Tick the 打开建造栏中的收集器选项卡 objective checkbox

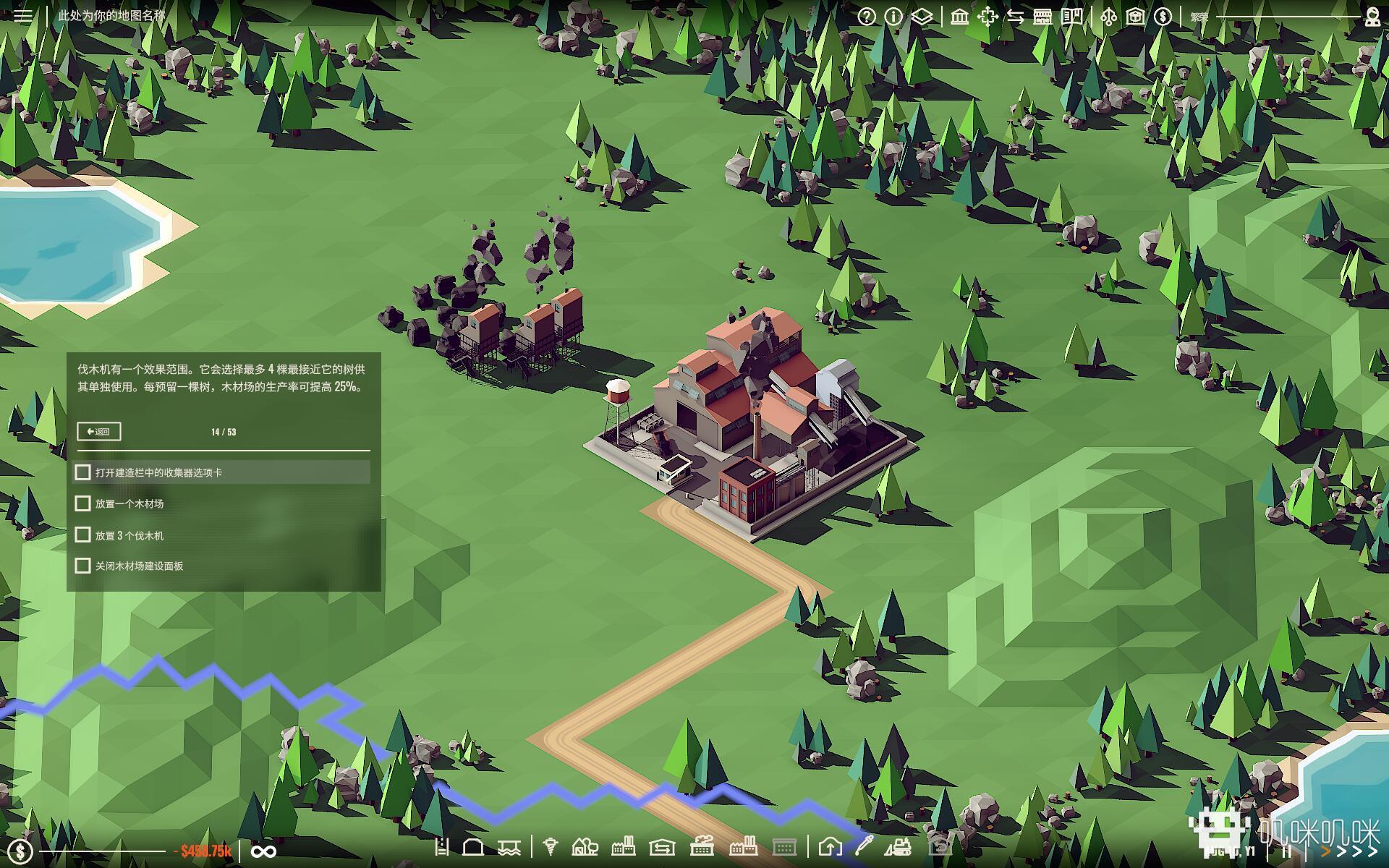[83, 472]
